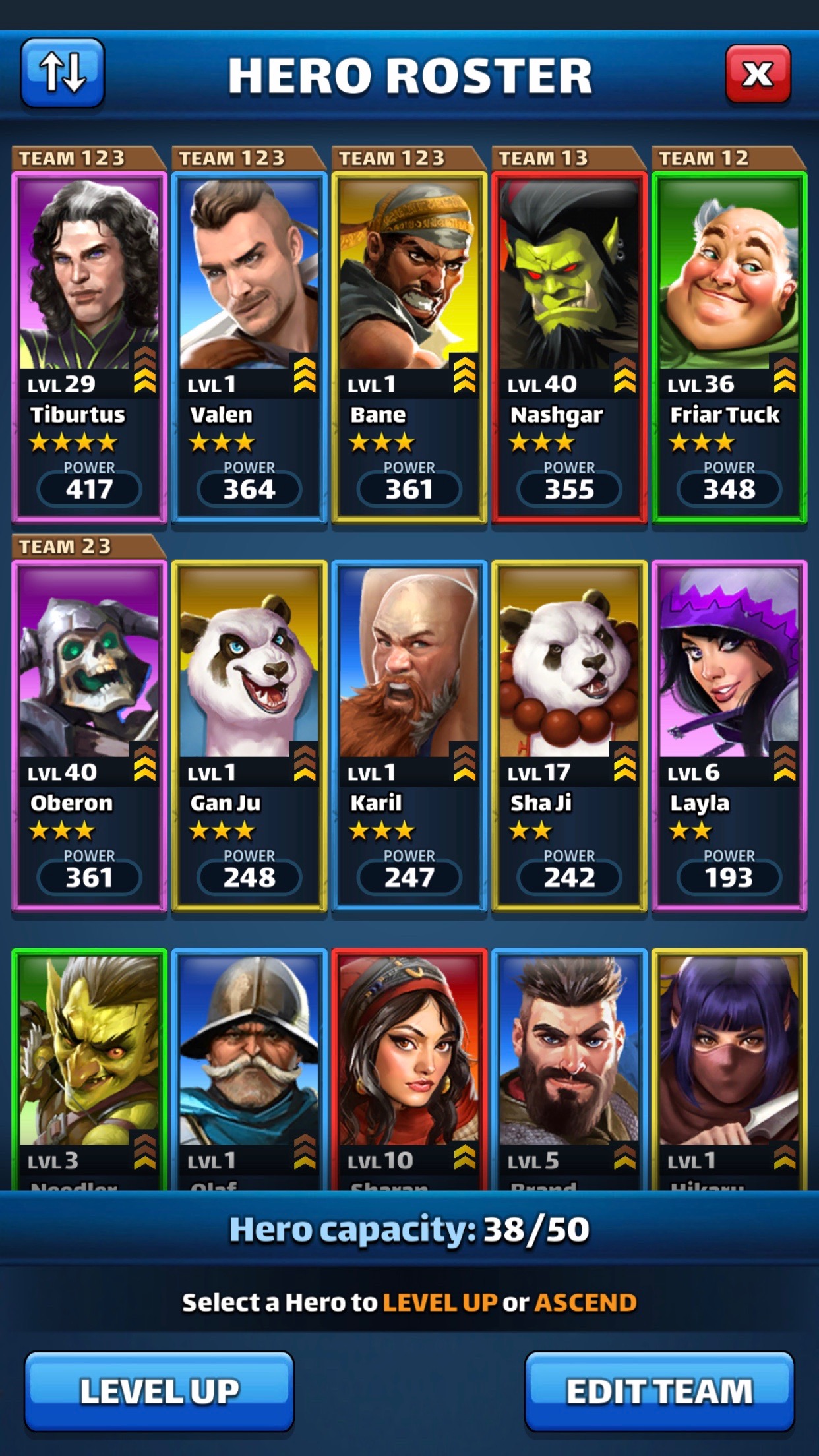The width and height of the screenshot is (819, 1456).
Task: Select the masked purple-haired ninja card
Action: pos(729,1068)
